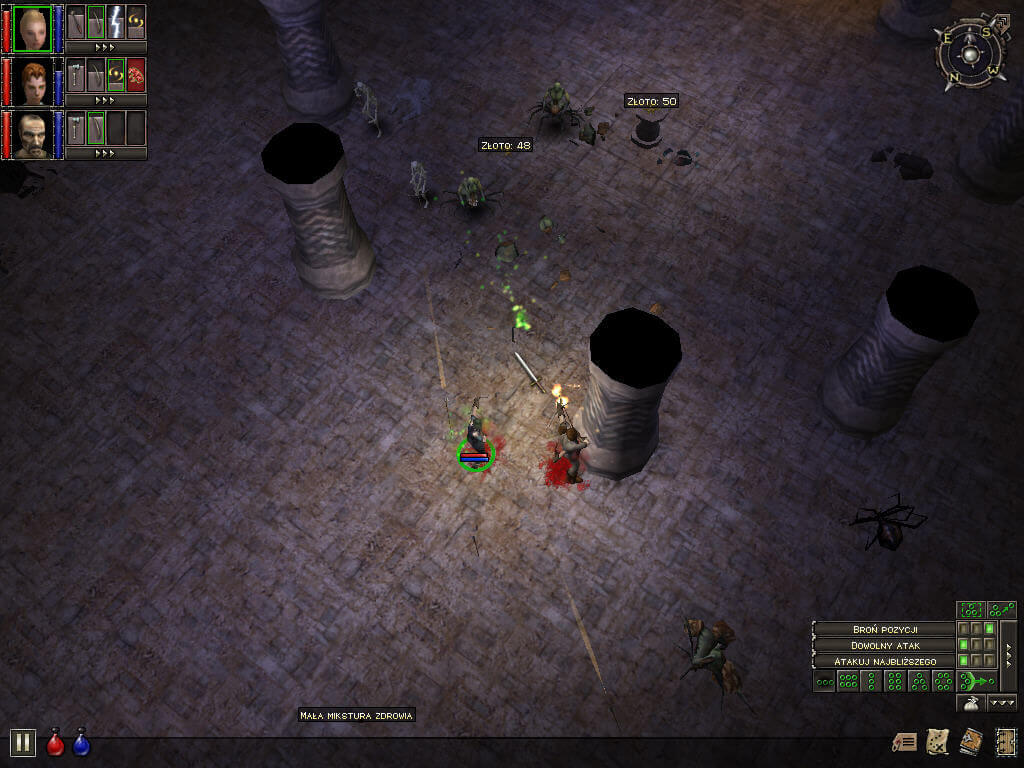Drink the red health potion
Image resolution: width=1024 pixels, height=768 pixels.
[56, 743]
